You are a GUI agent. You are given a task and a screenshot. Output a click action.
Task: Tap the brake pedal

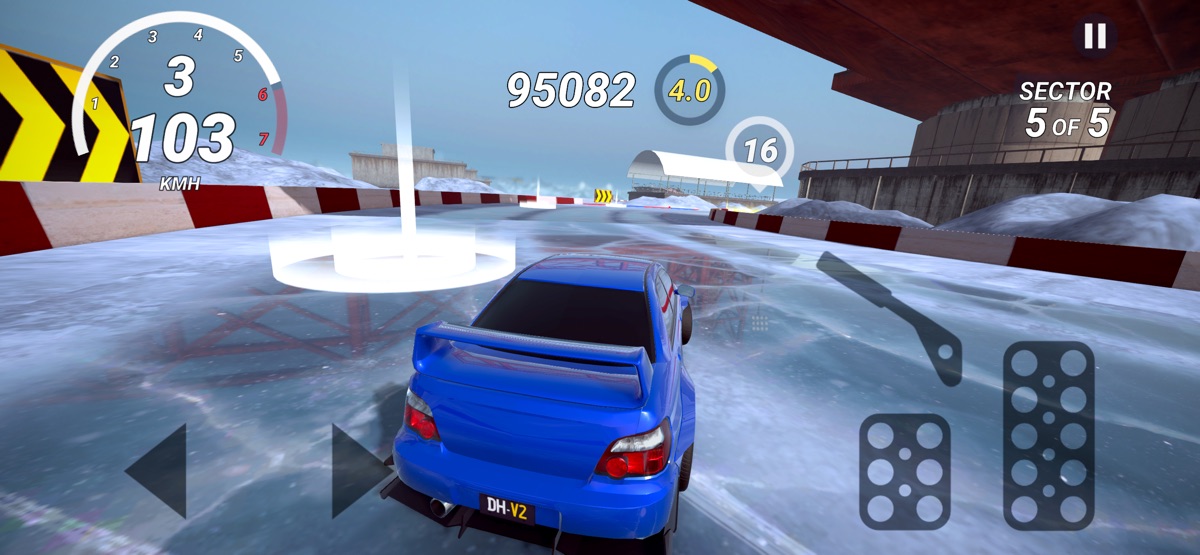(904, 472)
